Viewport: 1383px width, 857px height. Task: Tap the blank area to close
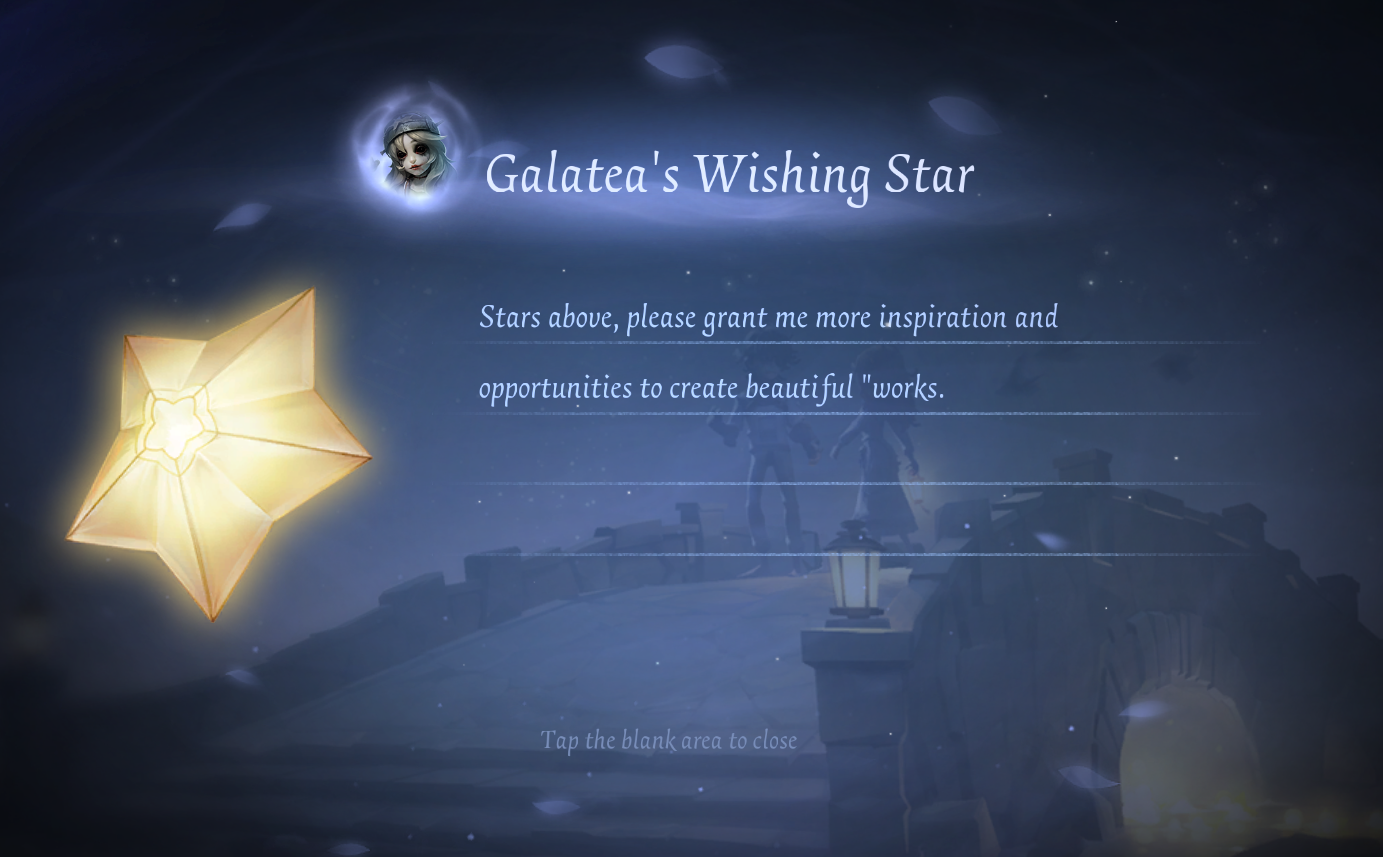coord(668,740)
